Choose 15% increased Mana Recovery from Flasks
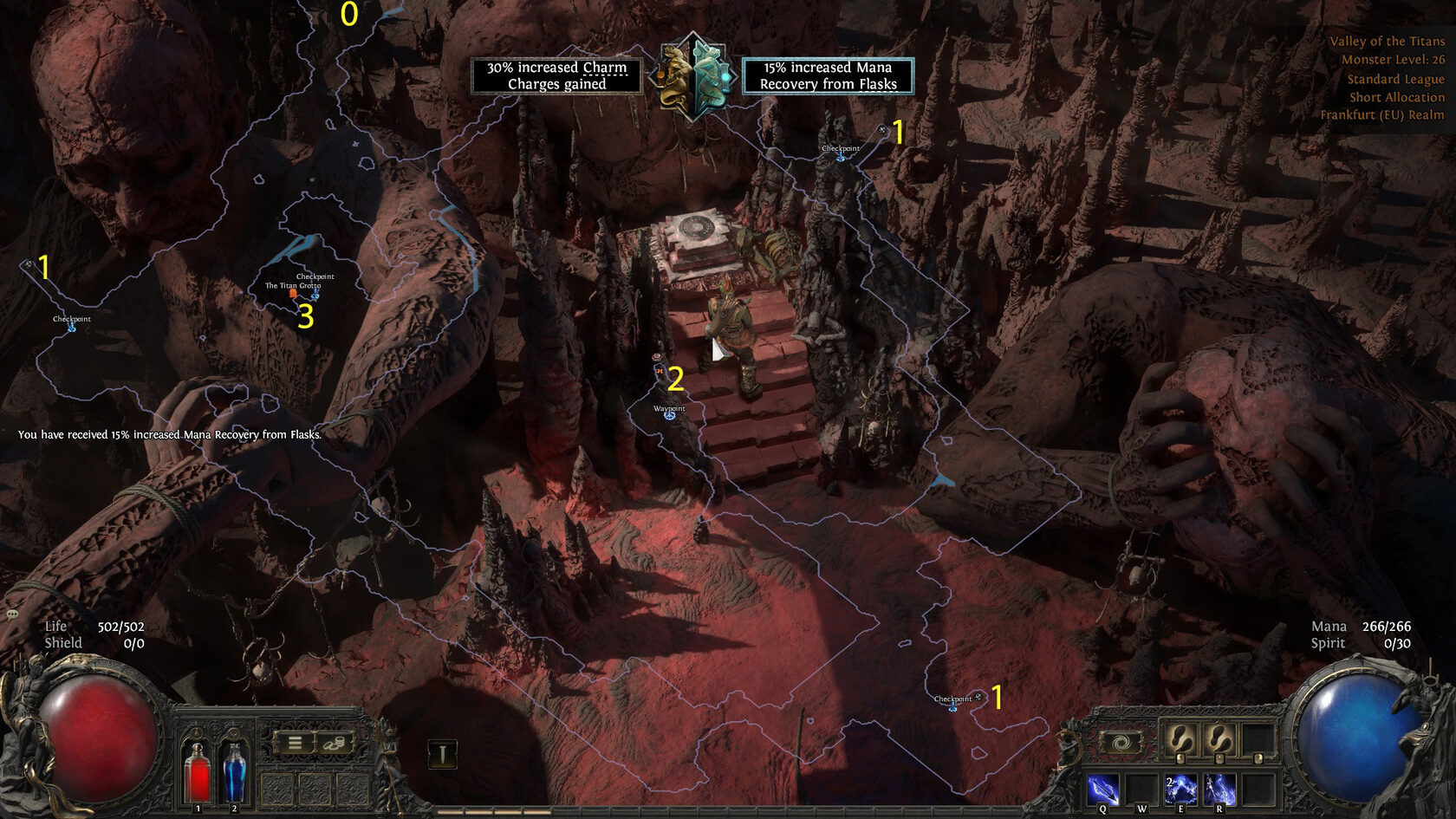This screenshot has height=819, width=1456. click(828, 75)
